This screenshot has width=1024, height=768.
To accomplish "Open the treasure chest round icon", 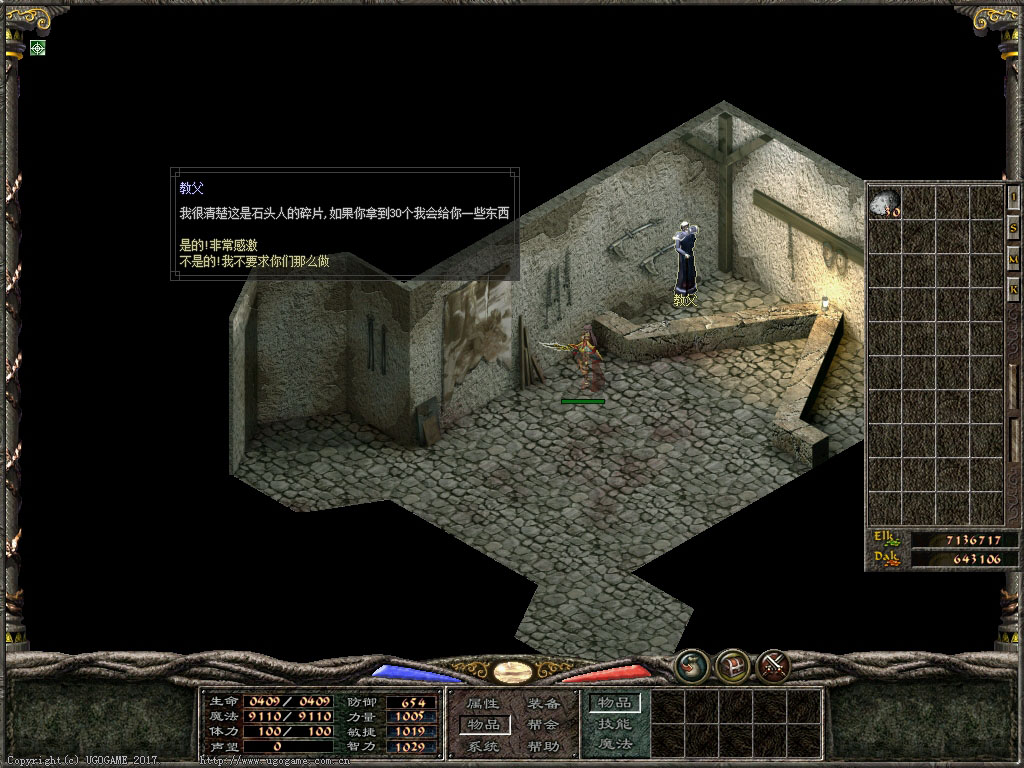I will [x=733, y=664].
